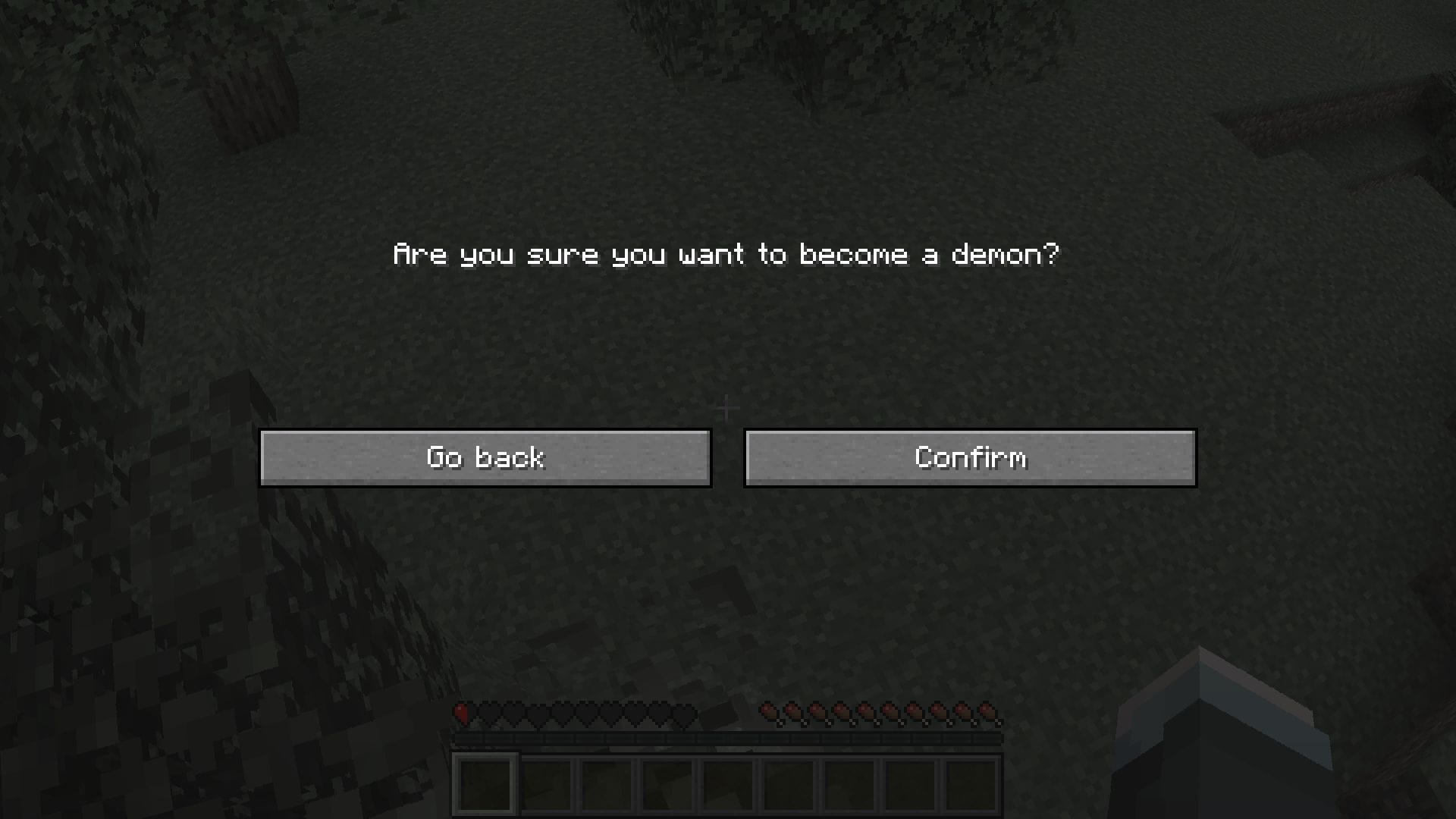
Task: Click a drumstick icon in the hunger bar
Action: (864, 711)
